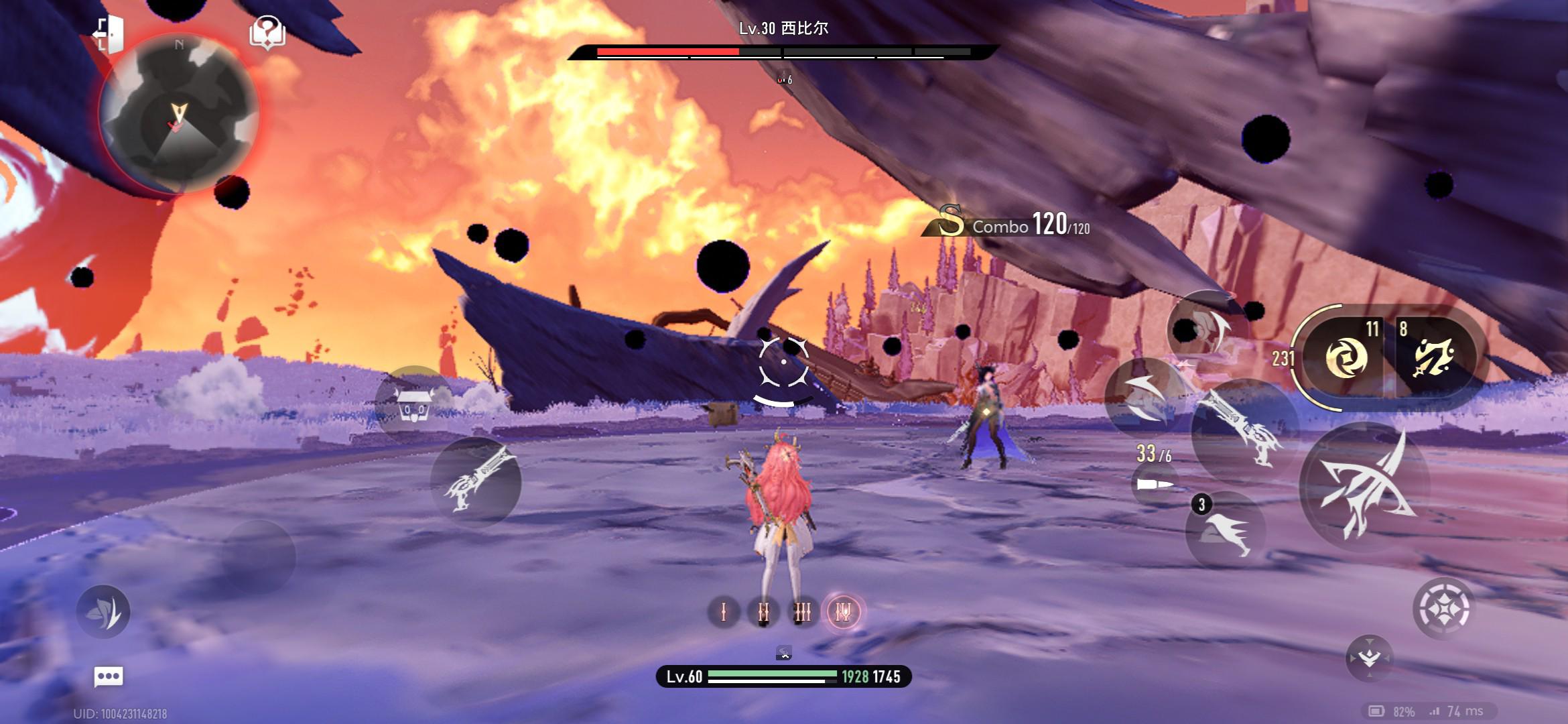Select the Roman numeral III slot
The width and height of the screenshot is (1568, 724).
[803, 611]
